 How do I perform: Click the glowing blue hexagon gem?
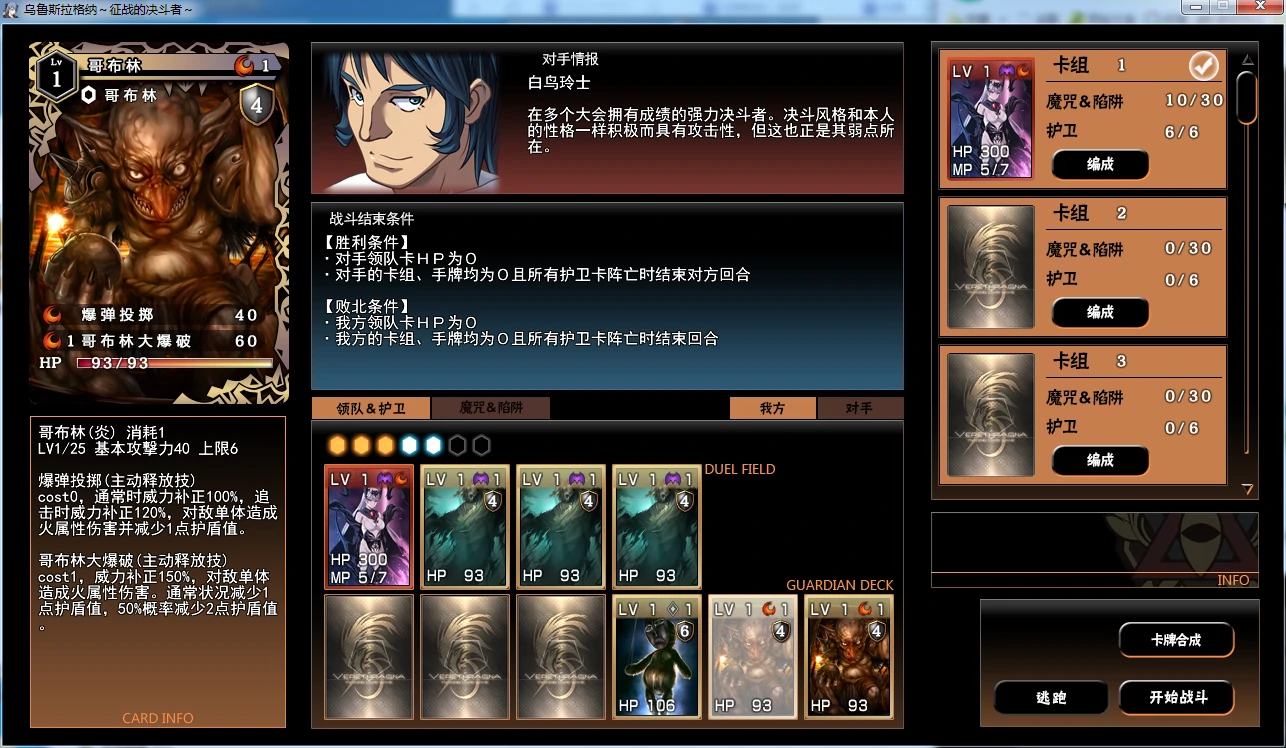coord(409,444)
